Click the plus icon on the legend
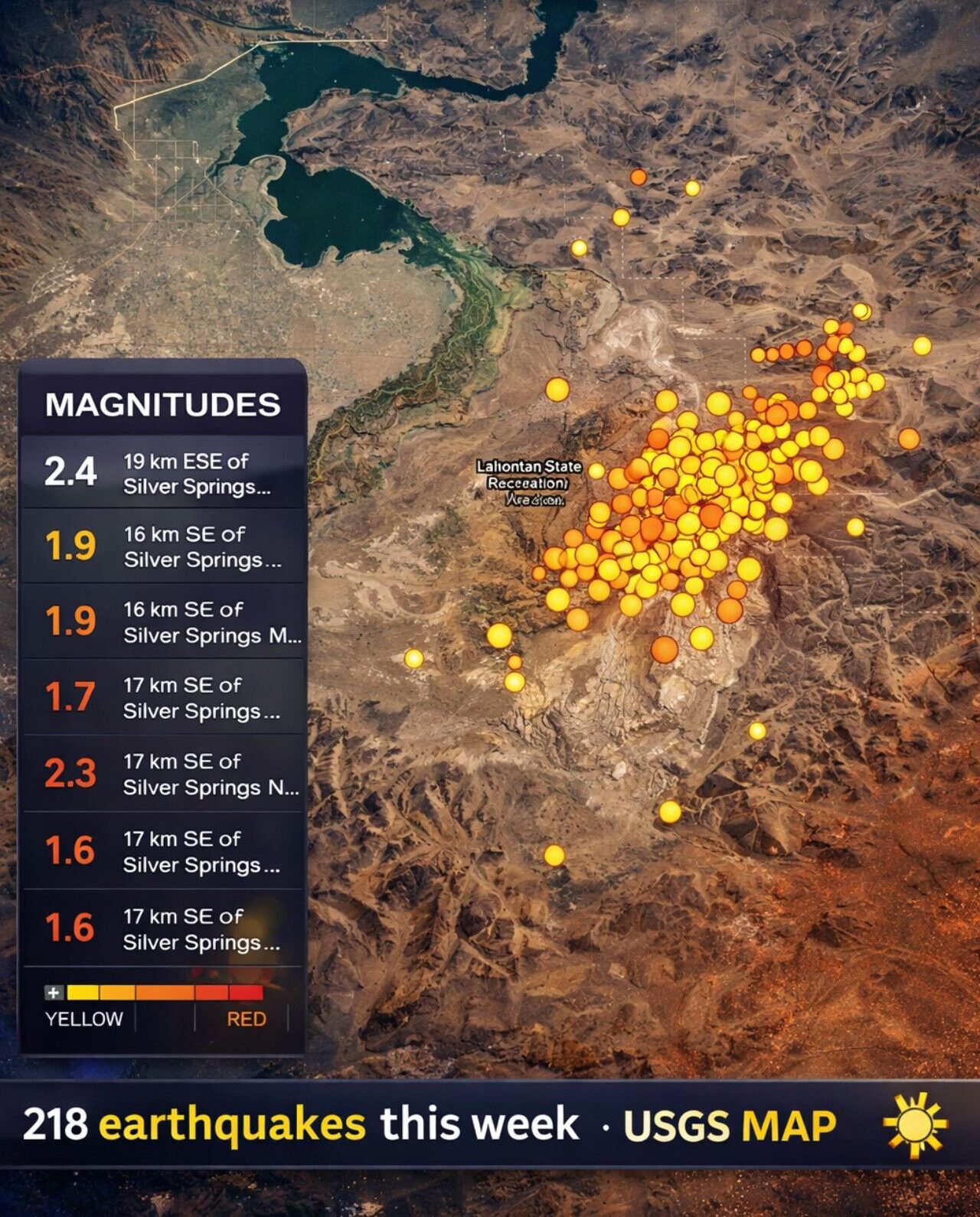Viewport: 980px width, 1217px height. (54, 993)
